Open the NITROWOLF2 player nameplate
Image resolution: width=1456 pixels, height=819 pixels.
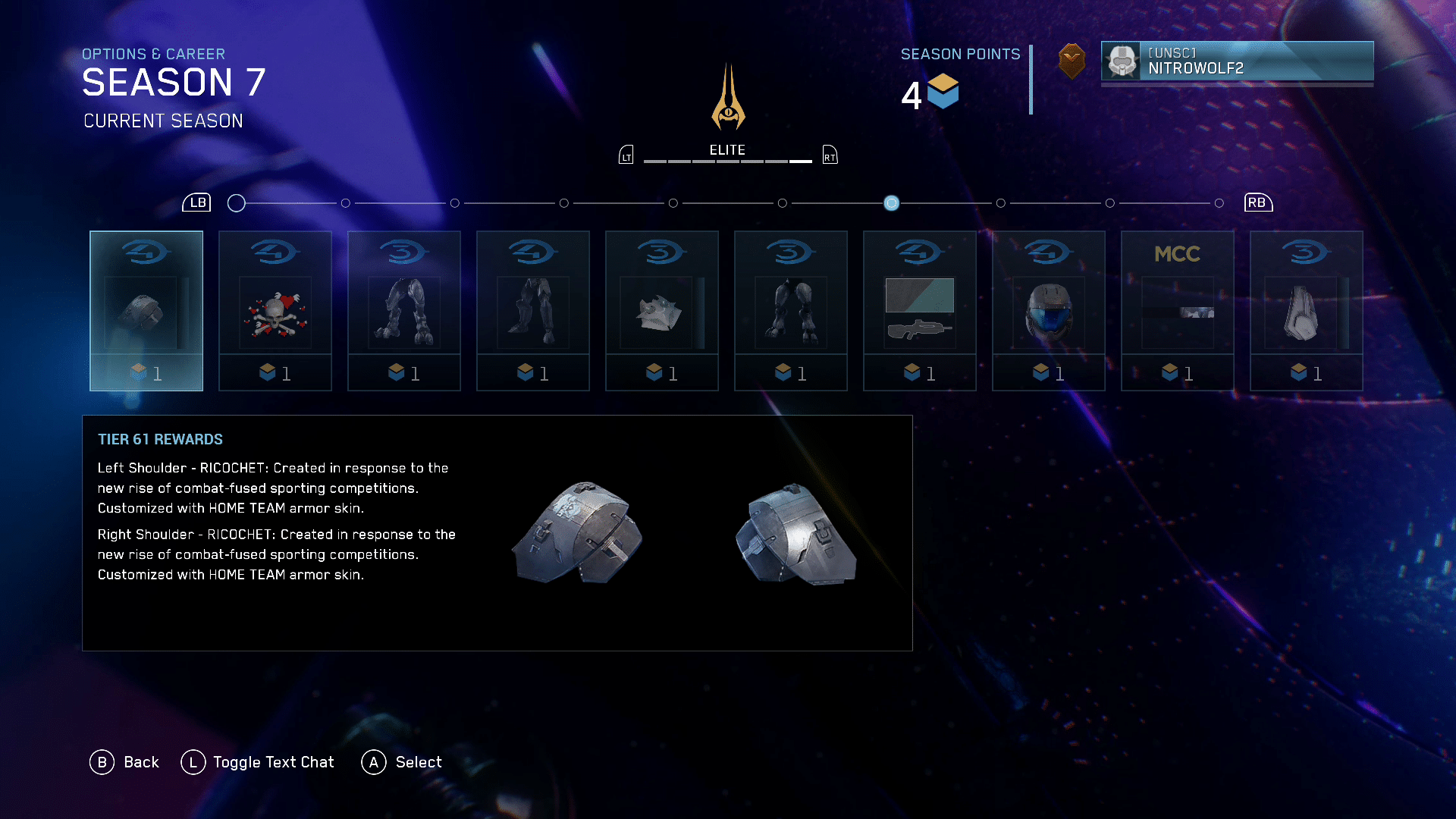(x=1237, y=61)
